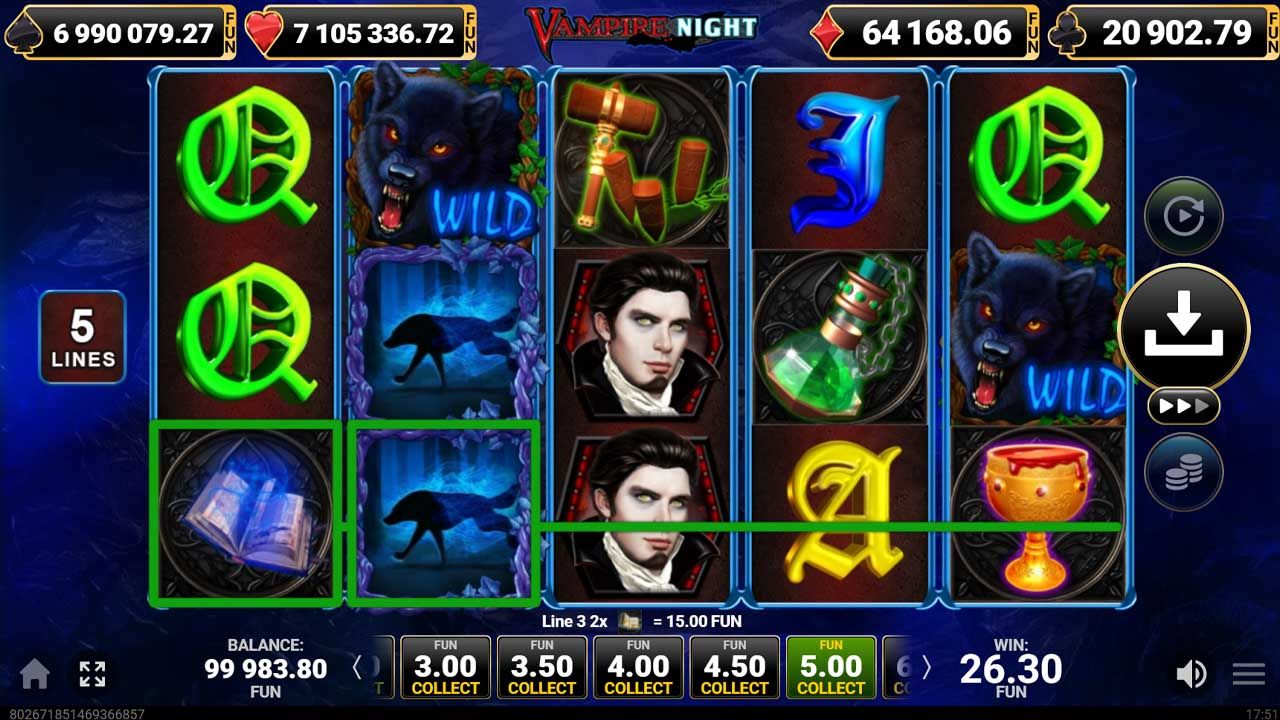Click the WIN 26.30 display

tap(1012, 668)
